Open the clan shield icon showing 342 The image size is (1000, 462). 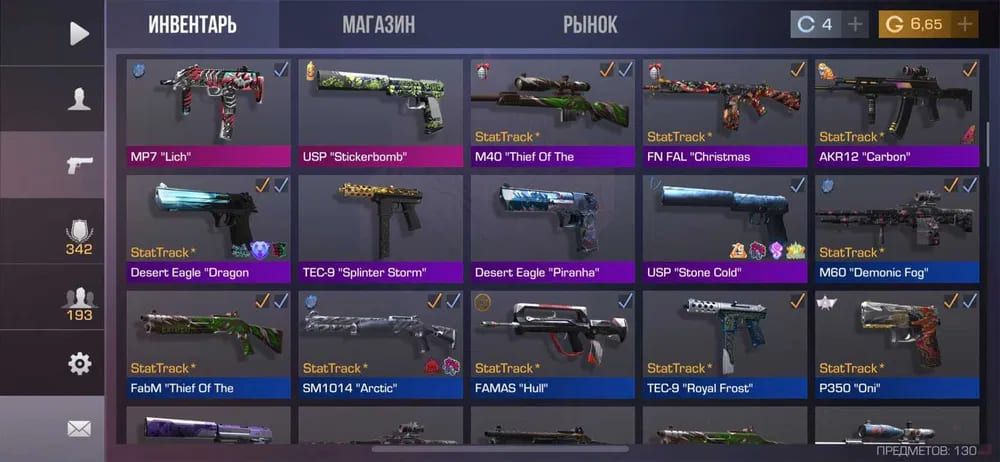point(79,233)
